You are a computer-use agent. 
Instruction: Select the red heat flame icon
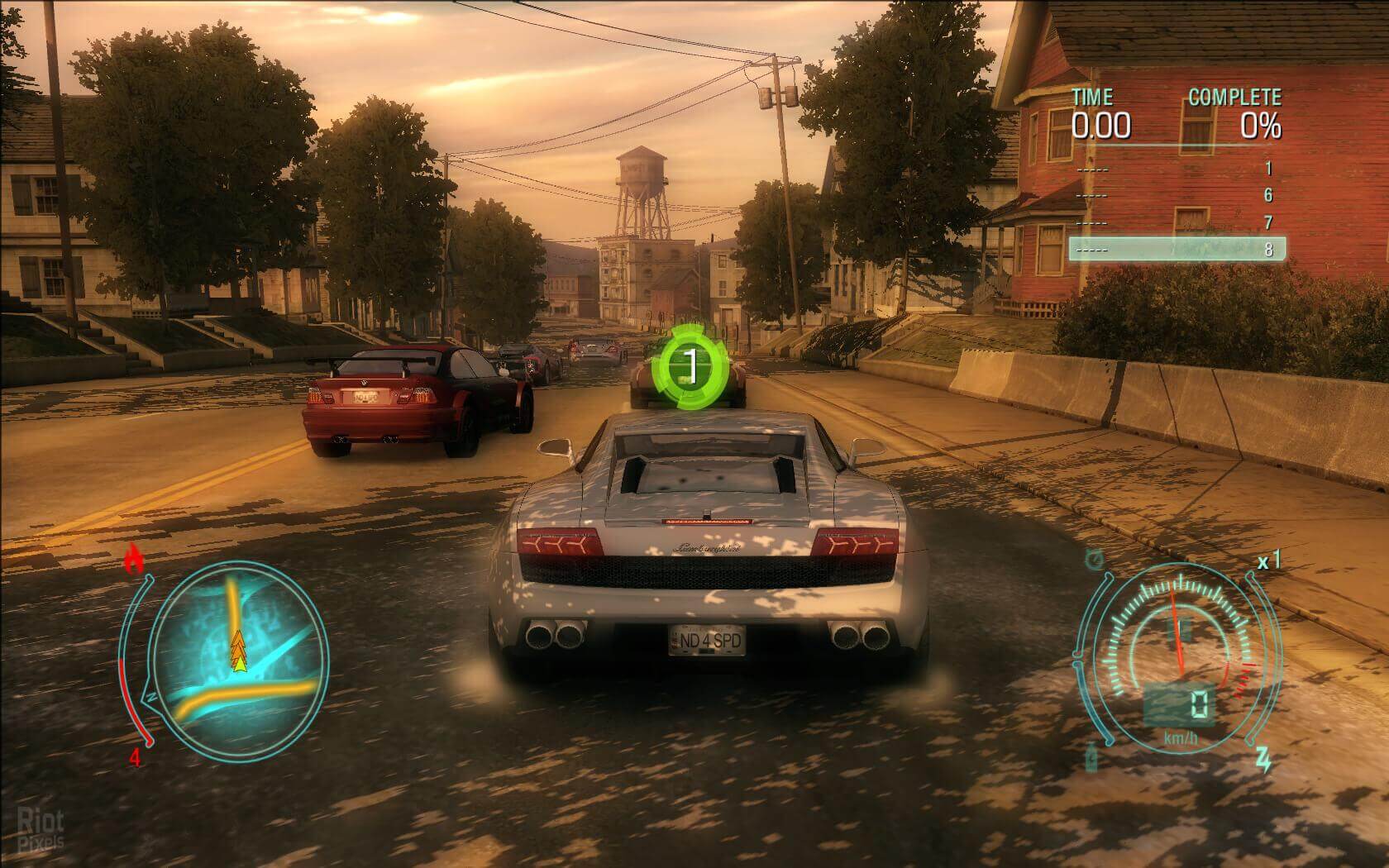tap(134, 560)
